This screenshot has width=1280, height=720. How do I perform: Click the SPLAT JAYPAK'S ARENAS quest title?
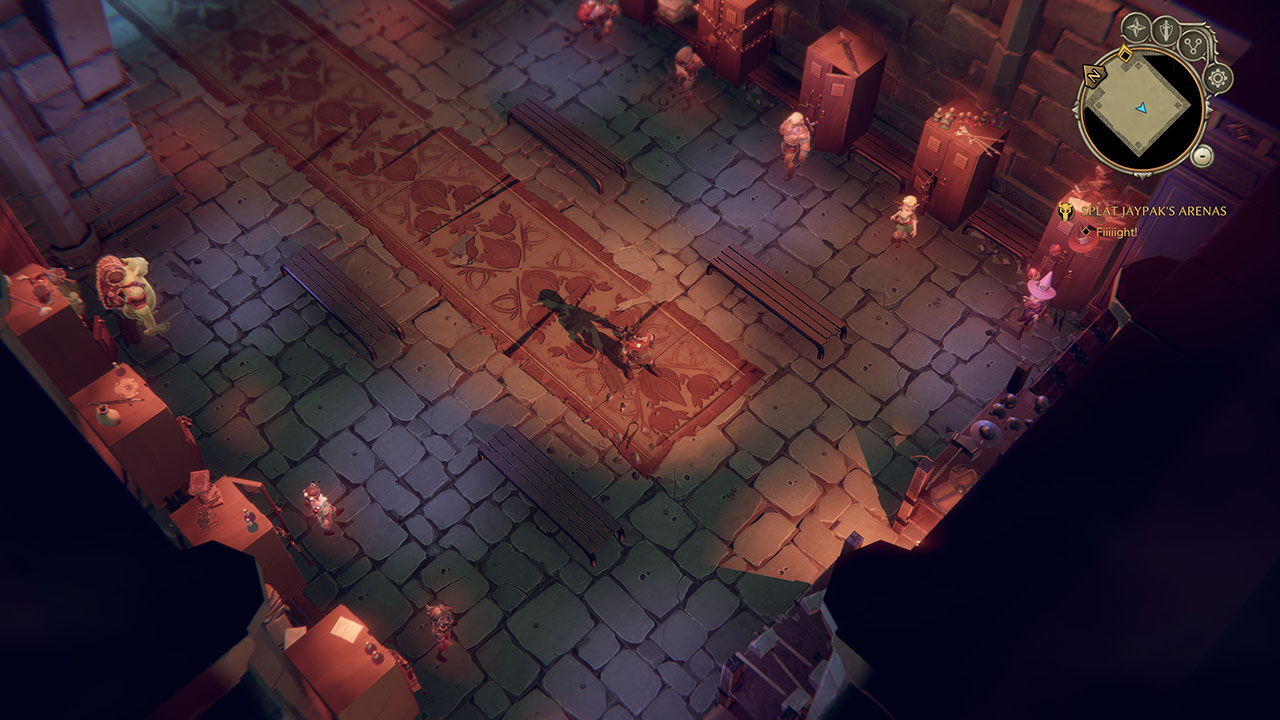[1153, 212]
